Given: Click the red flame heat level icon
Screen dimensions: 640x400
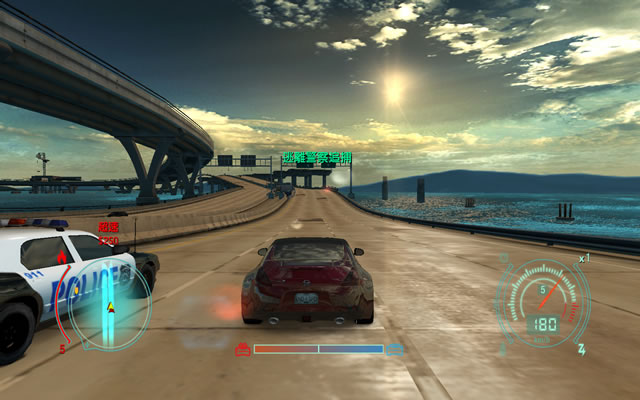Looking at the screenshot, I should [62, 259].
